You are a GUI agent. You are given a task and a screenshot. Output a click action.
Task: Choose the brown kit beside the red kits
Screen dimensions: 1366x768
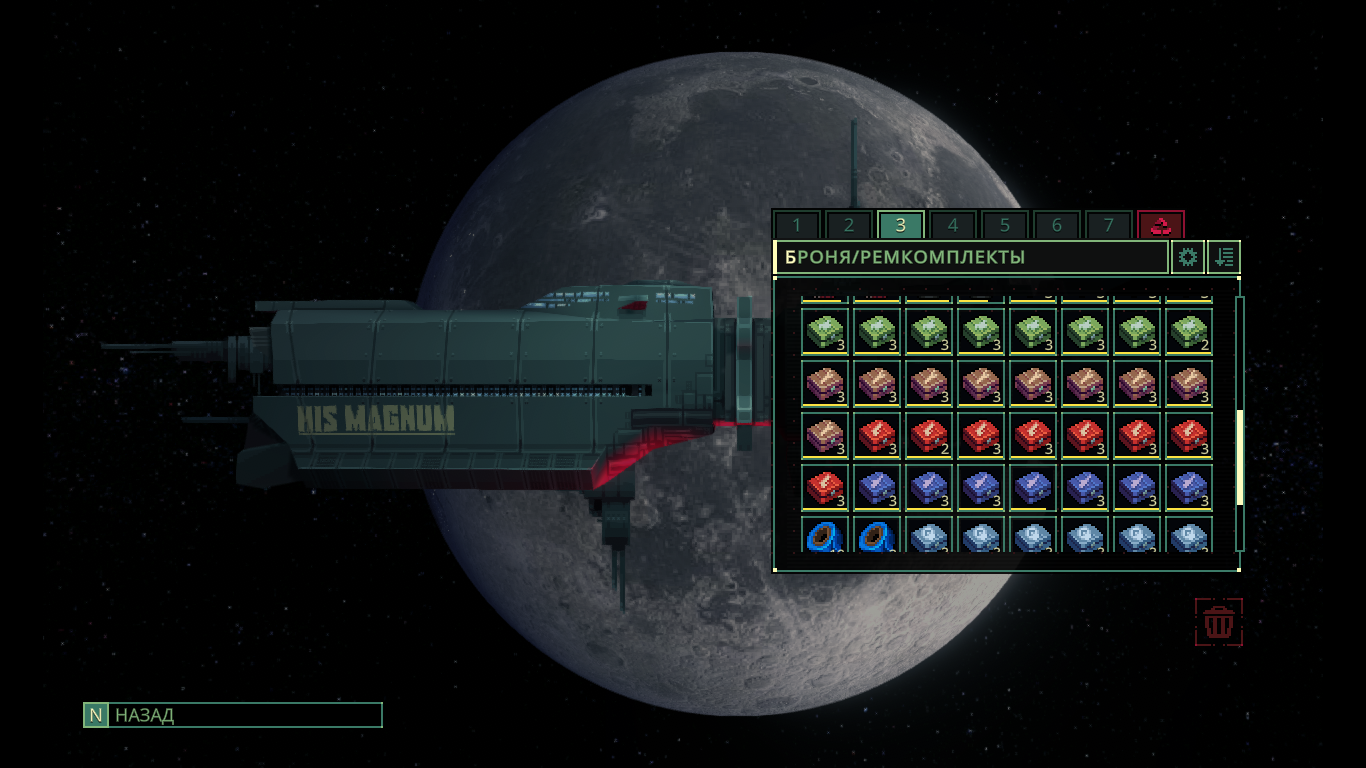click(825, 436)
